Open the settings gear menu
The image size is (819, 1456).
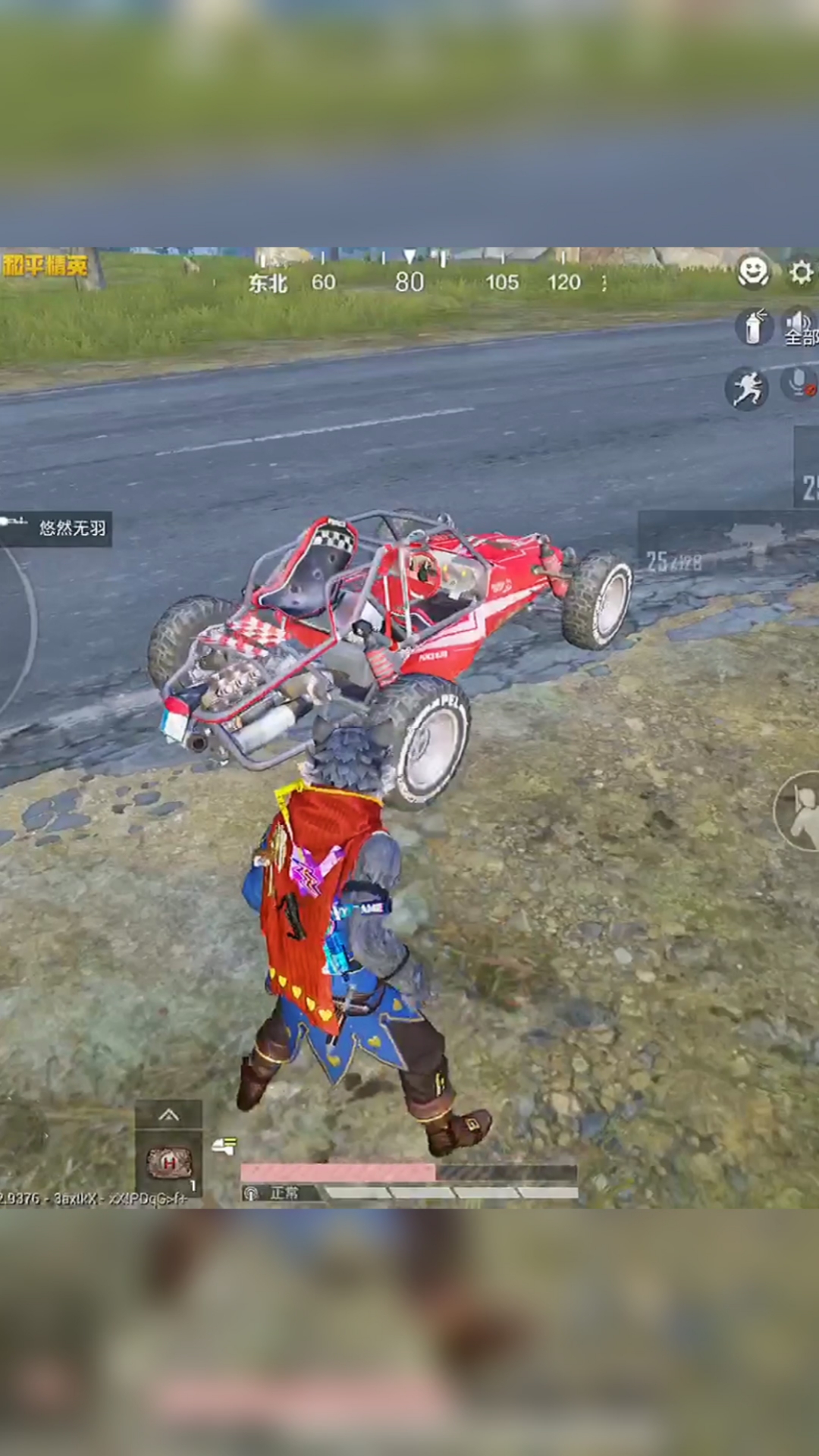point(801,273)
